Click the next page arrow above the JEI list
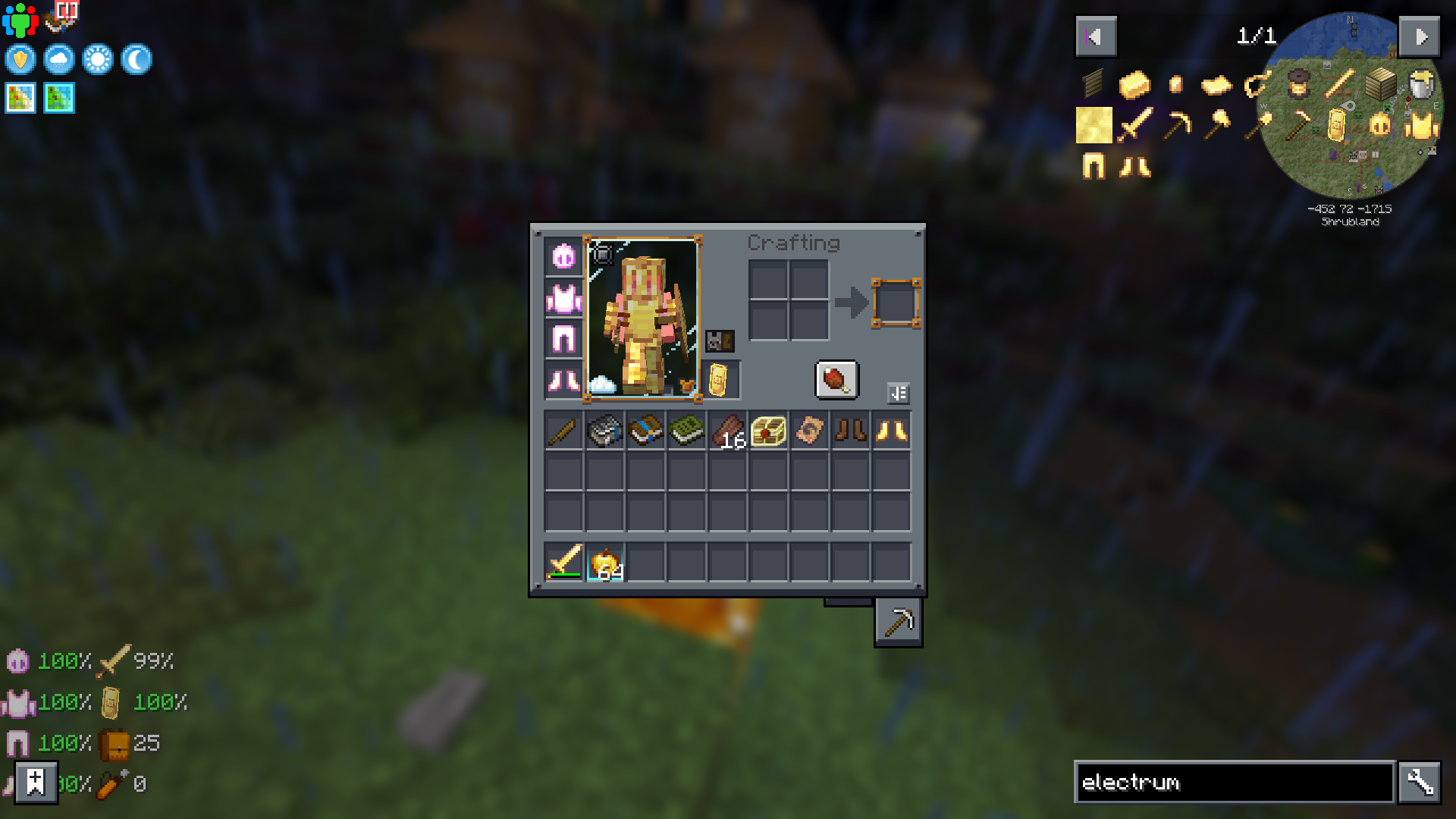 [x=1420, y=36]
